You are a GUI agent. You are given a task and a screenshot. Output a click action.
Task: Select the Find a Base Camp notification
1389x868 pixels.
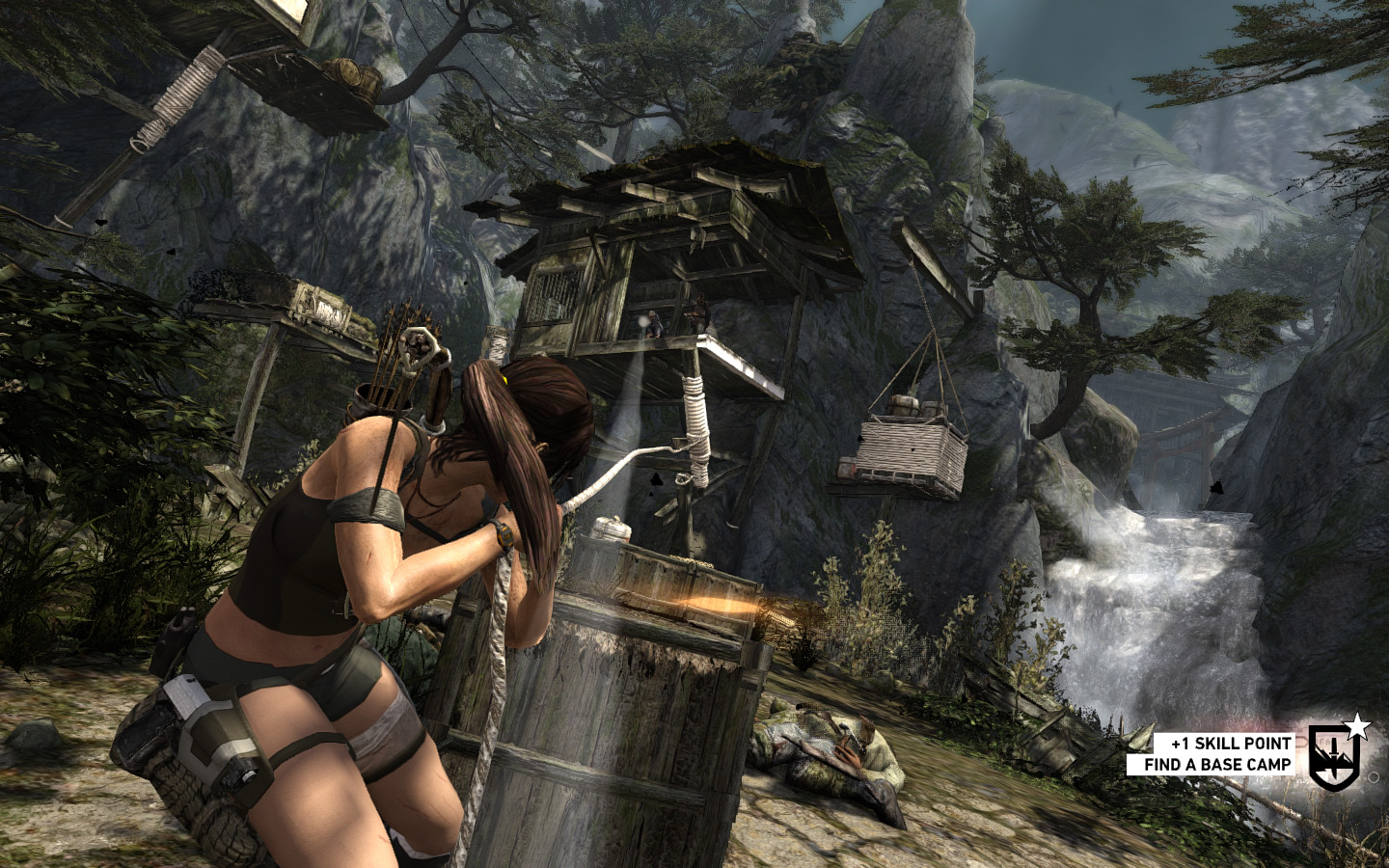(x=1216, y=765)
